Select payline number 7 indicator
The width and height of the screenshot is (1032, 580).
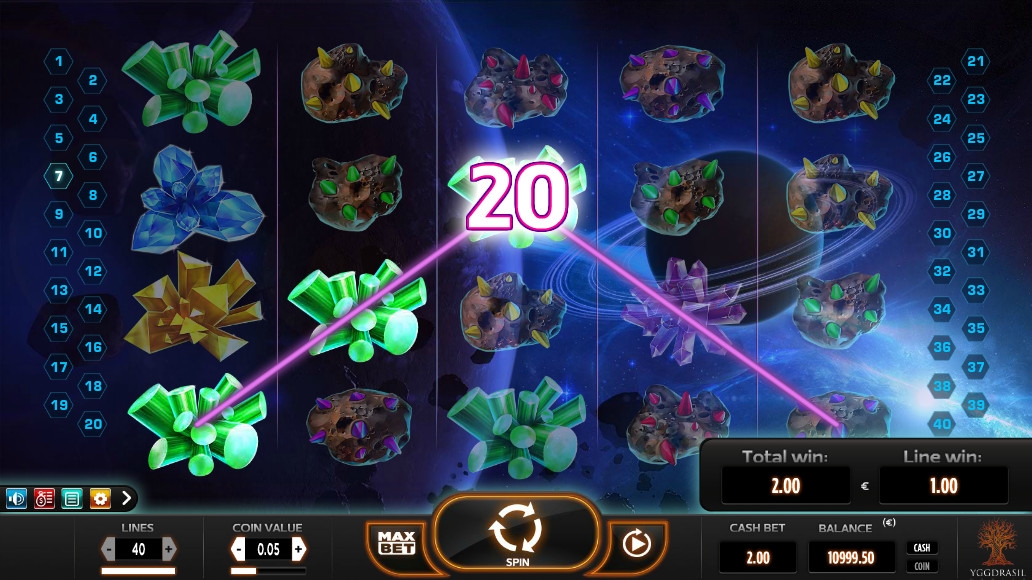(x=59, y=176)
